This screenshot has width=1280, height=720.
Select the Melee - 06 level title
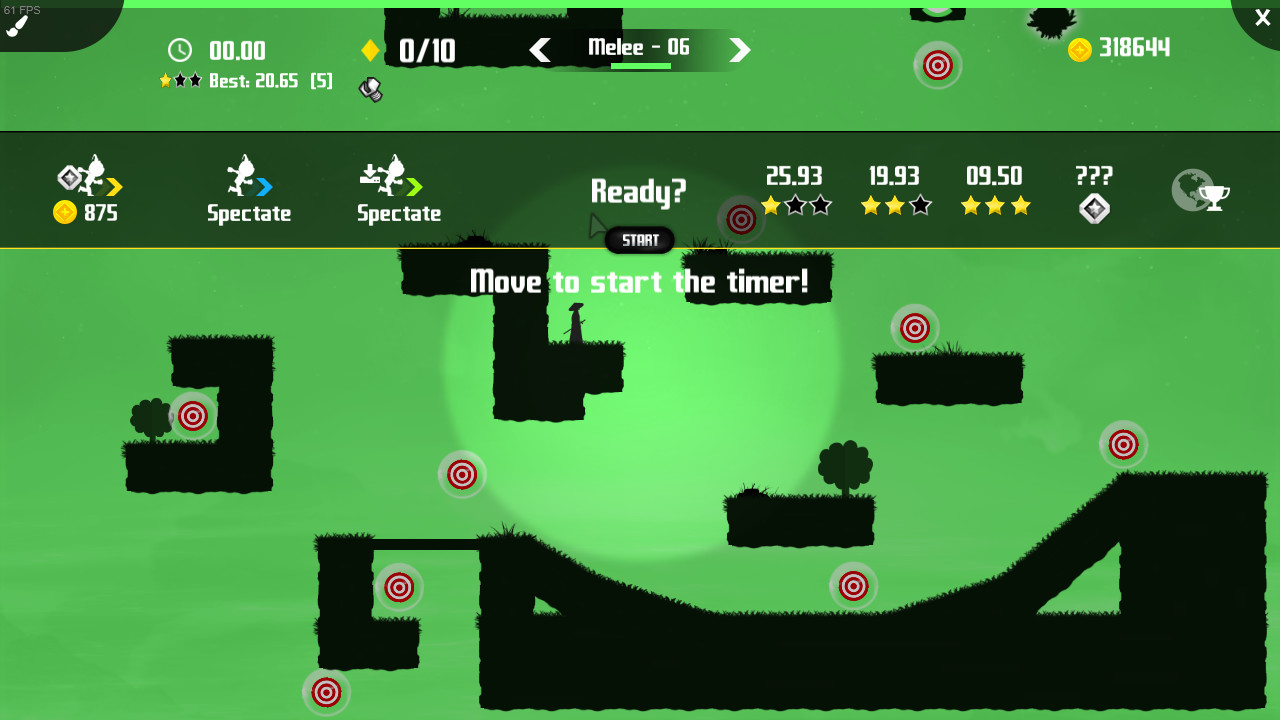(639, 47)
